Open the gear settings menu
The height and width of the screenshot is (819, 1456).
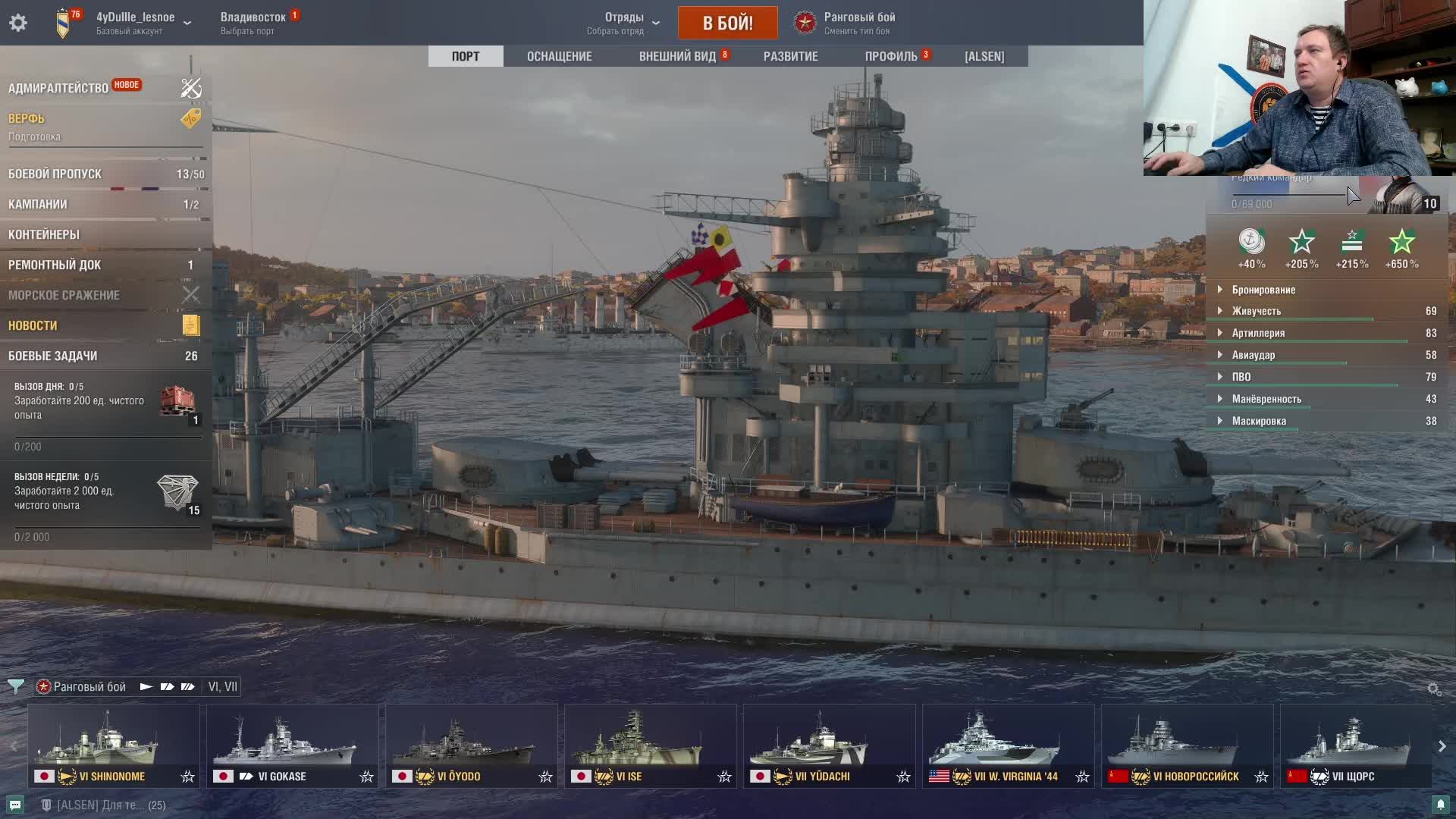tap(18, 23)
